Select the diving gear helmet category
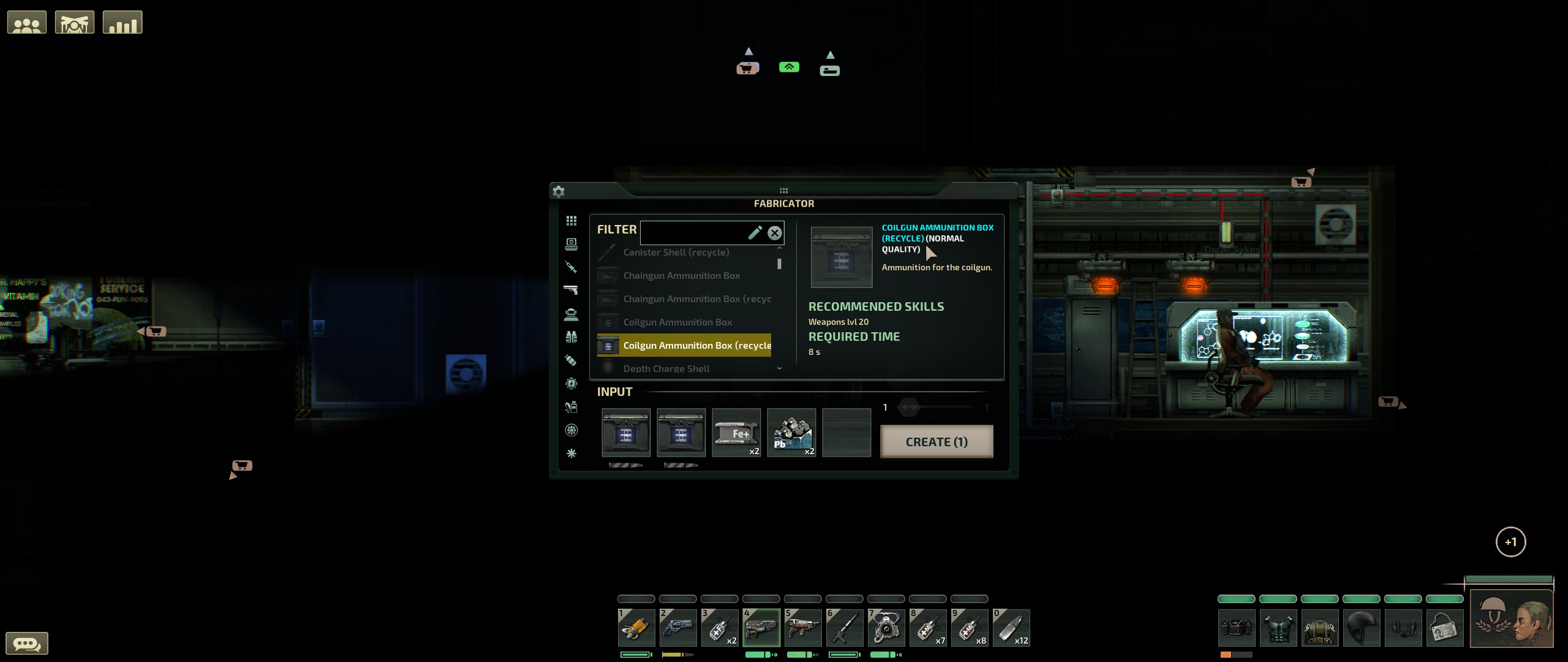Viewport: 1568px width, 662px height. [571, 313]
